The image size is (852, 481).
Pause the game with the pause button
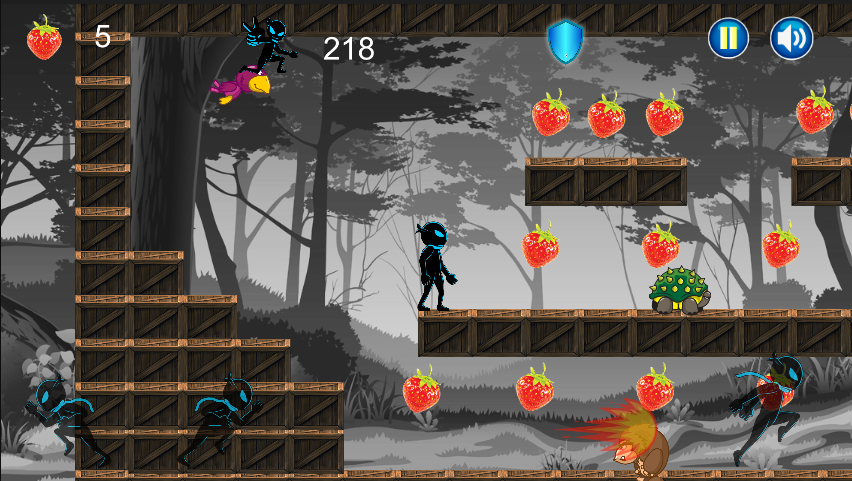click(x=728, y=39)
